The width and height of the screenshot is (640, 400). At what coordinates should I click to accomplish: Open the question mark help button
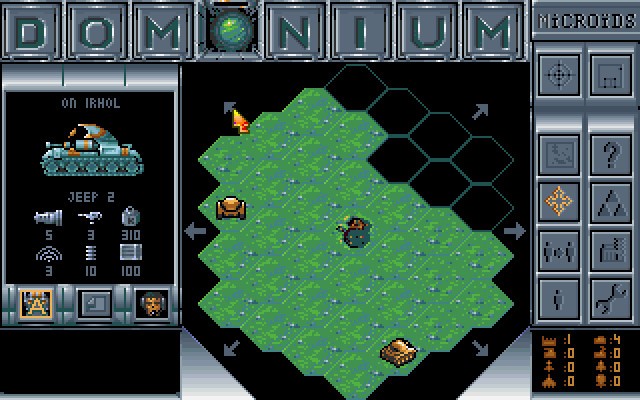(609, 154)
